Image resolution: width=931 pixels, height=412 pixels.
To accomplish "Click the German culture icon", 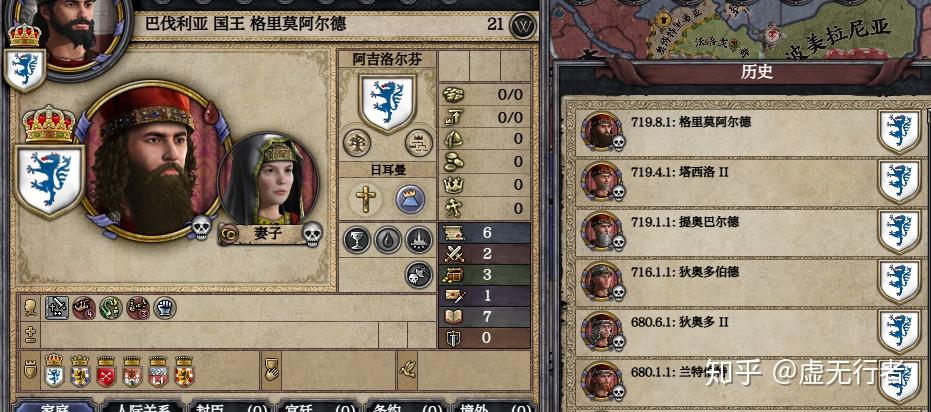I will (410, 199).
